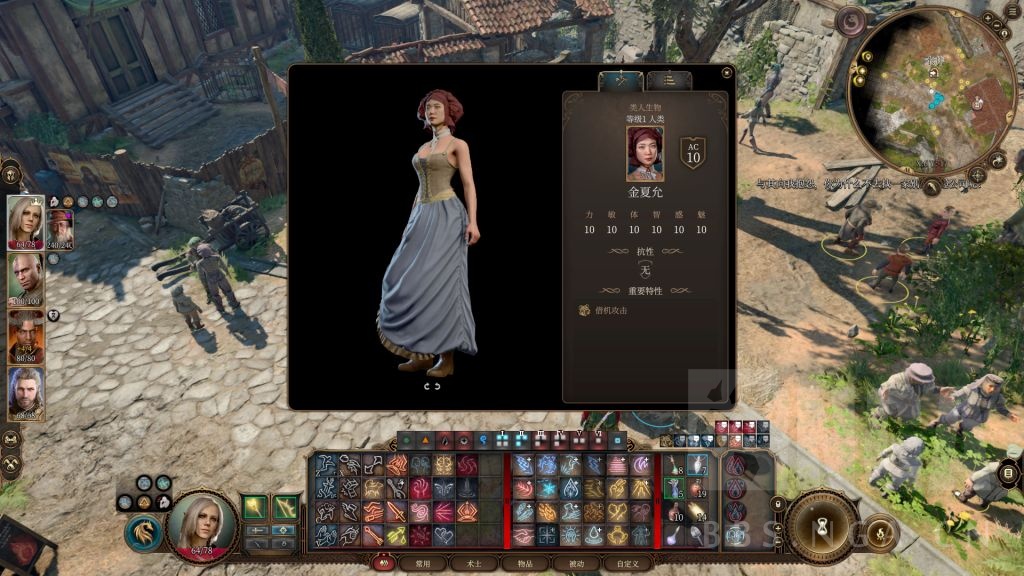Viewport: 1024px width, 576px height.
Task: Choose the horned companion portrait
Action: tap(26, 337)
